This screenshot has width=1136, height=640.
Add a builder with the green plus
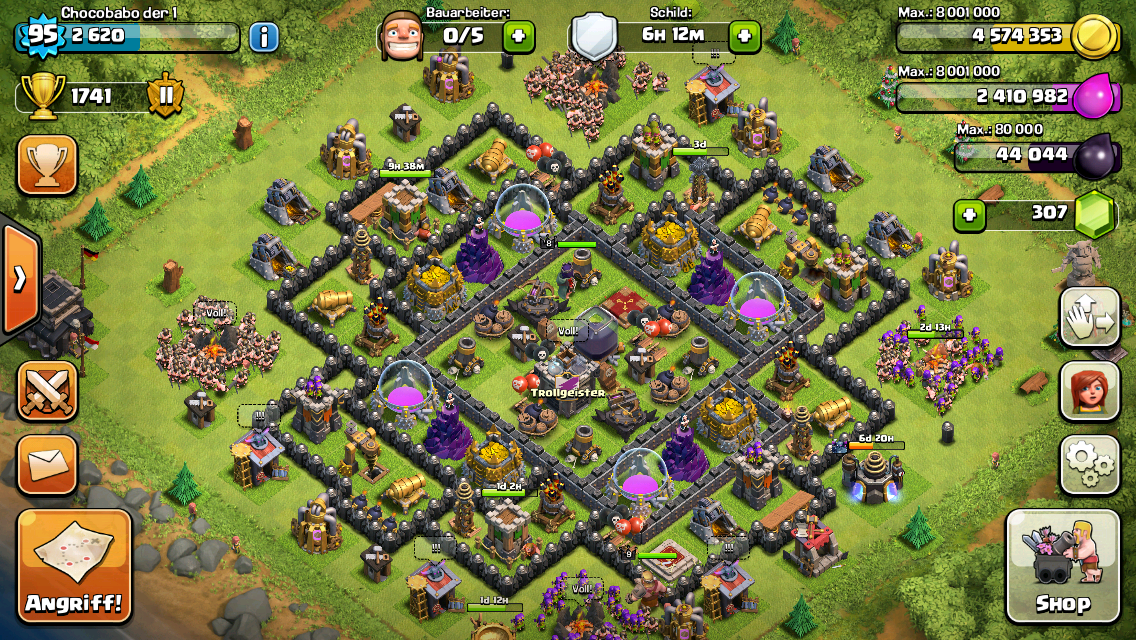coord(518,38)
